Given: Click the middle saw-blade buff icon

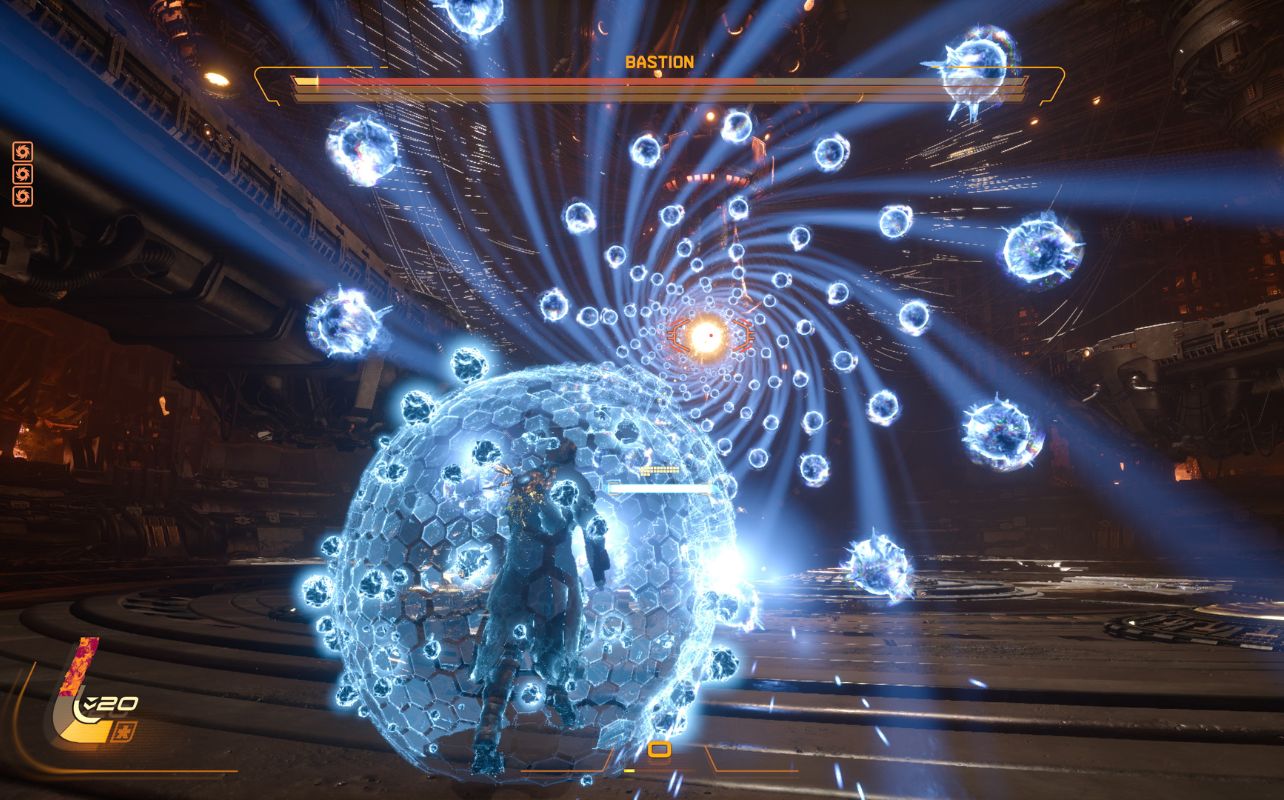Looking at the screenshot, I should point(22,173).
